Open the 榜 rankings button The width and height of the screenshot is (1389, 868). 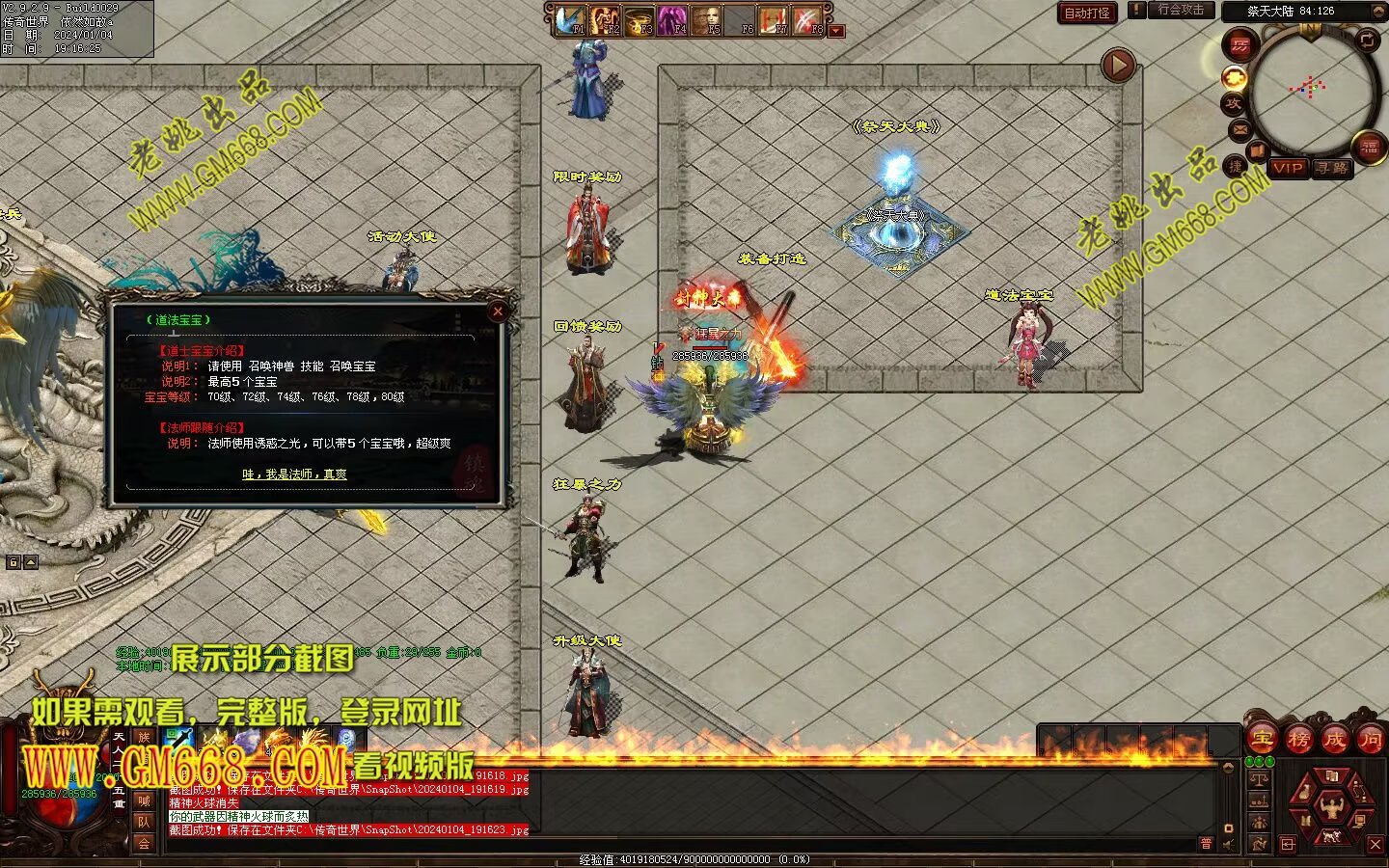pos(1298,739)
